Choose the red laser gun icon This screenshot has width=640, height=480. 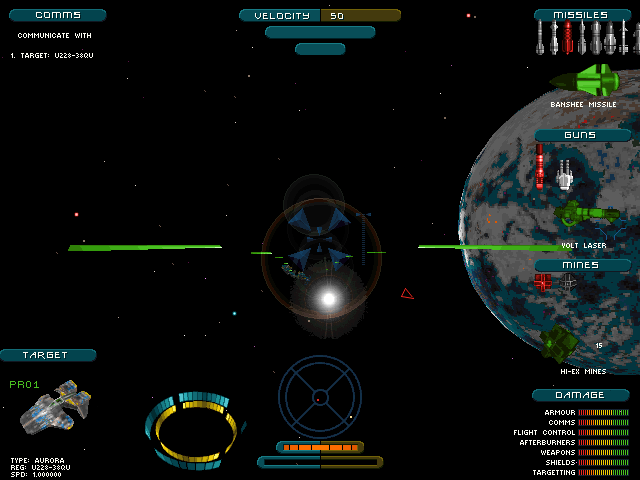pos(541,165)
